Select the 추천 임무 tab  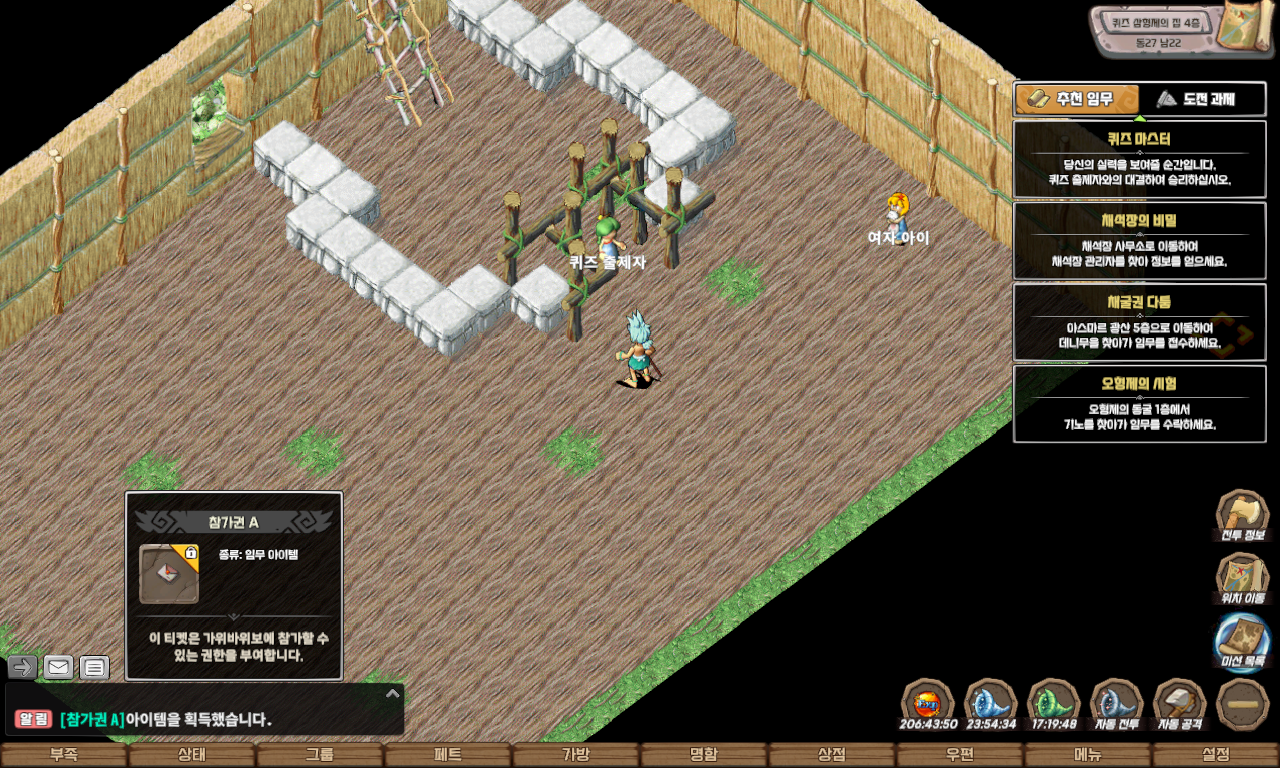point(1077,99)
